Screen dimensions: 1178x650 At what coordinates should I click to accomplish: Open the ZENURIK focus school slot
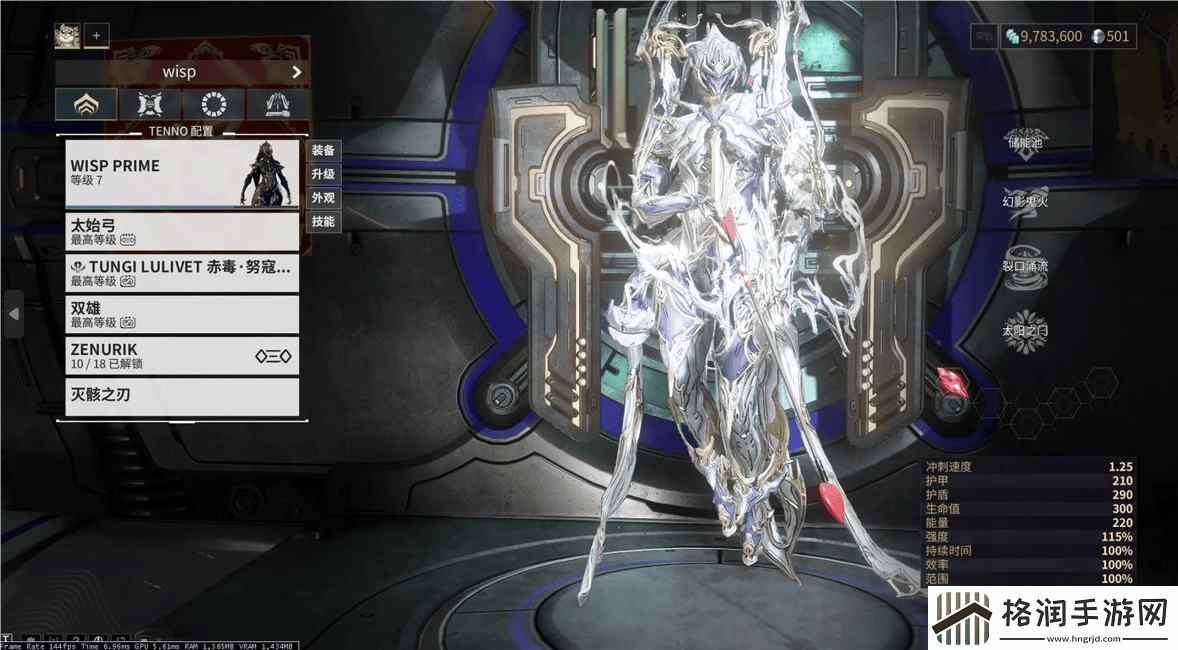[182, 355]
